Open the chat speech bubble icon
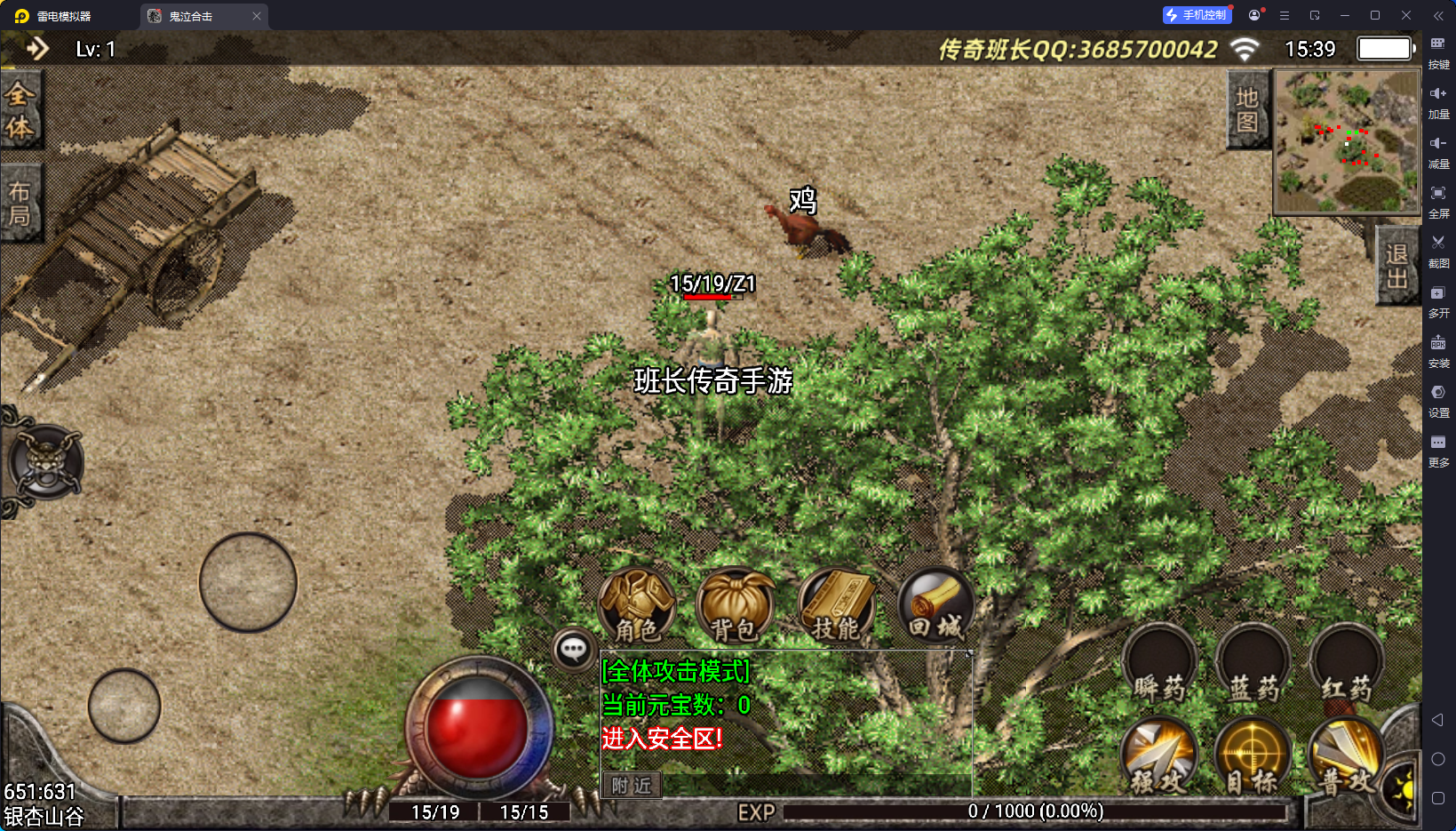Image resolution: width=1456 pixels, height=831 pixels. point(573,650)
